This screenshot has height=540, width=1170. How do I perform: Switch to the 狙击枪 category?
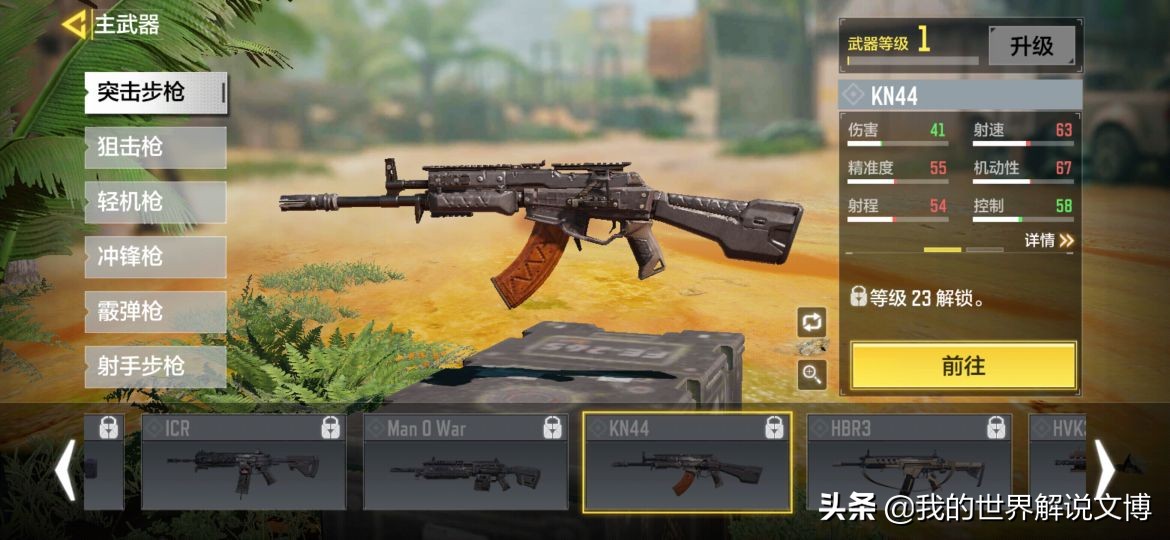[x=154, y=148]
